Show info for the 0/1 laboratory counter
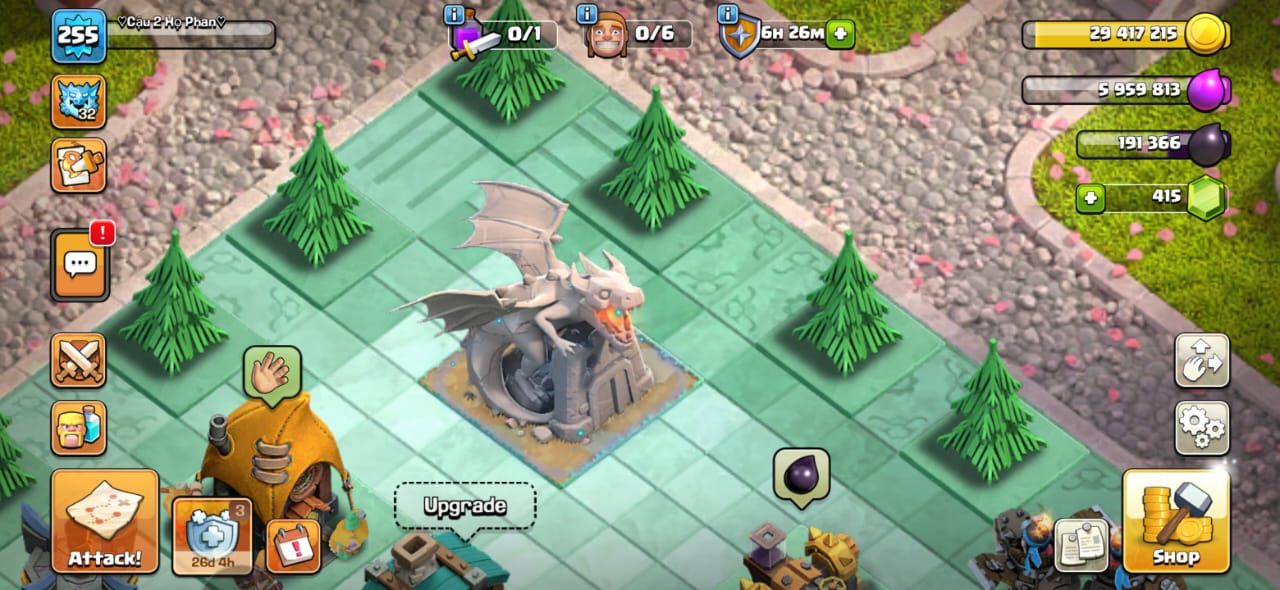This screenshot has width=1280, height=590. click(454, 14)
